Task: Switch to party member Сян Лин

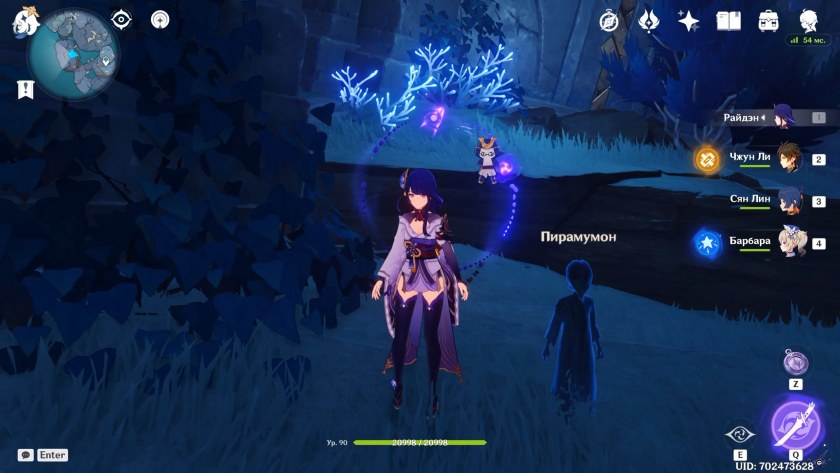Action: [790, 200]
